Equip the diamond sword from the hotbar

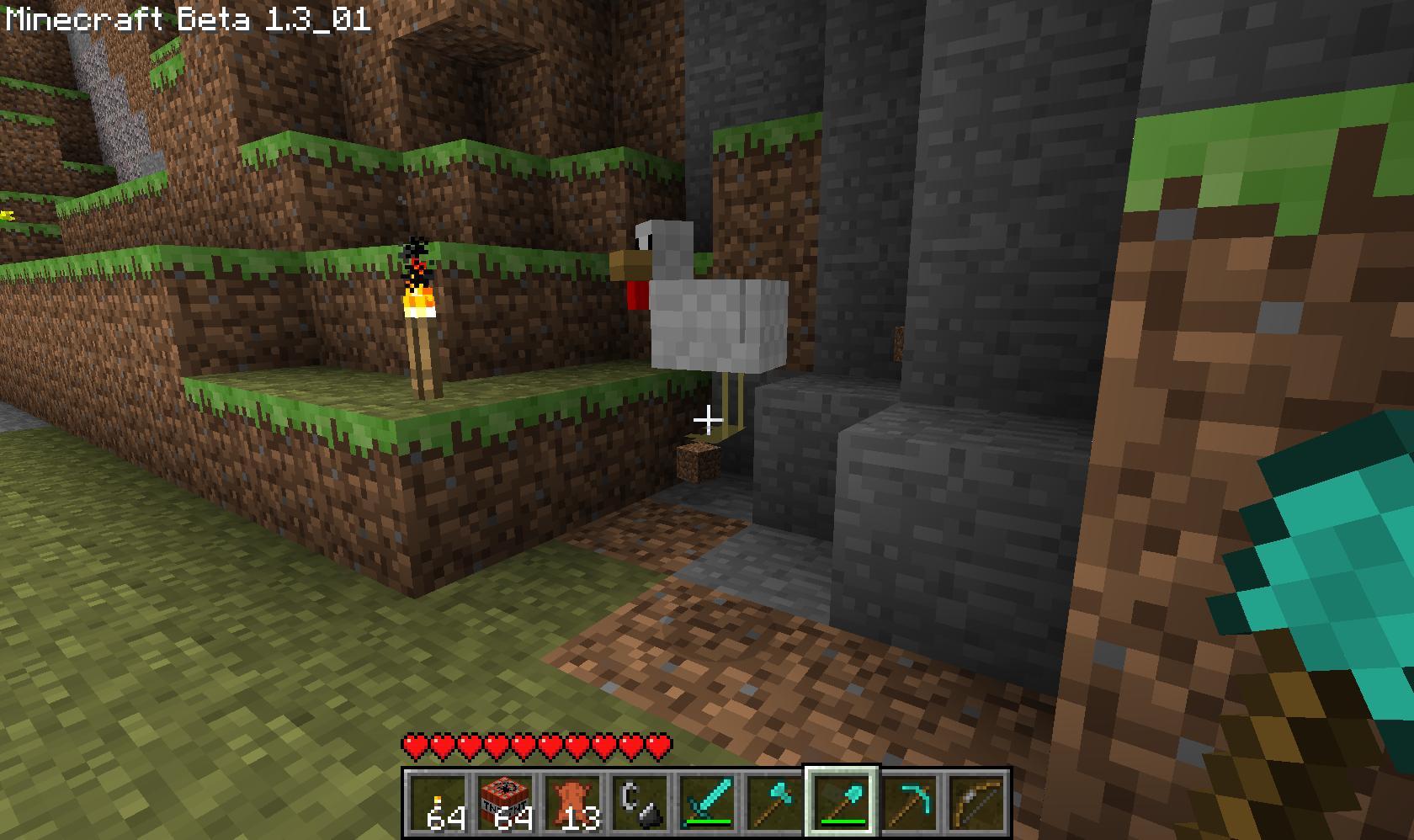(x=707, y=803)
